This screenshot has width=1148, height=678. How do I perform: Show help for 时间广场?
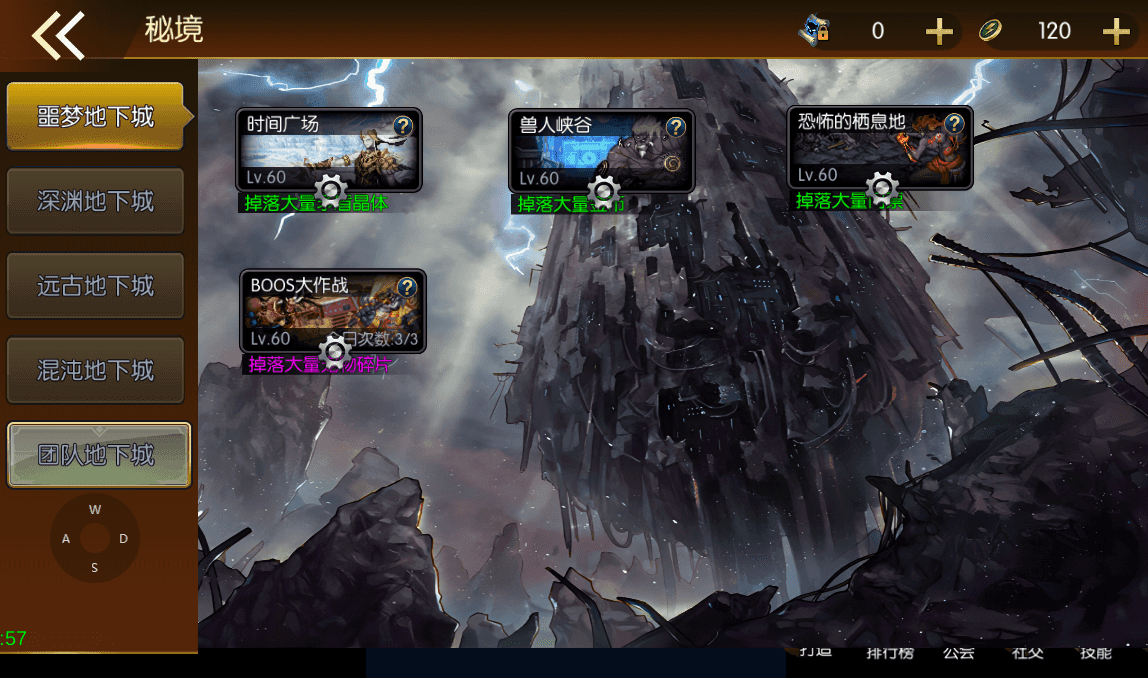pyautogui.click(x=403, y=126)
